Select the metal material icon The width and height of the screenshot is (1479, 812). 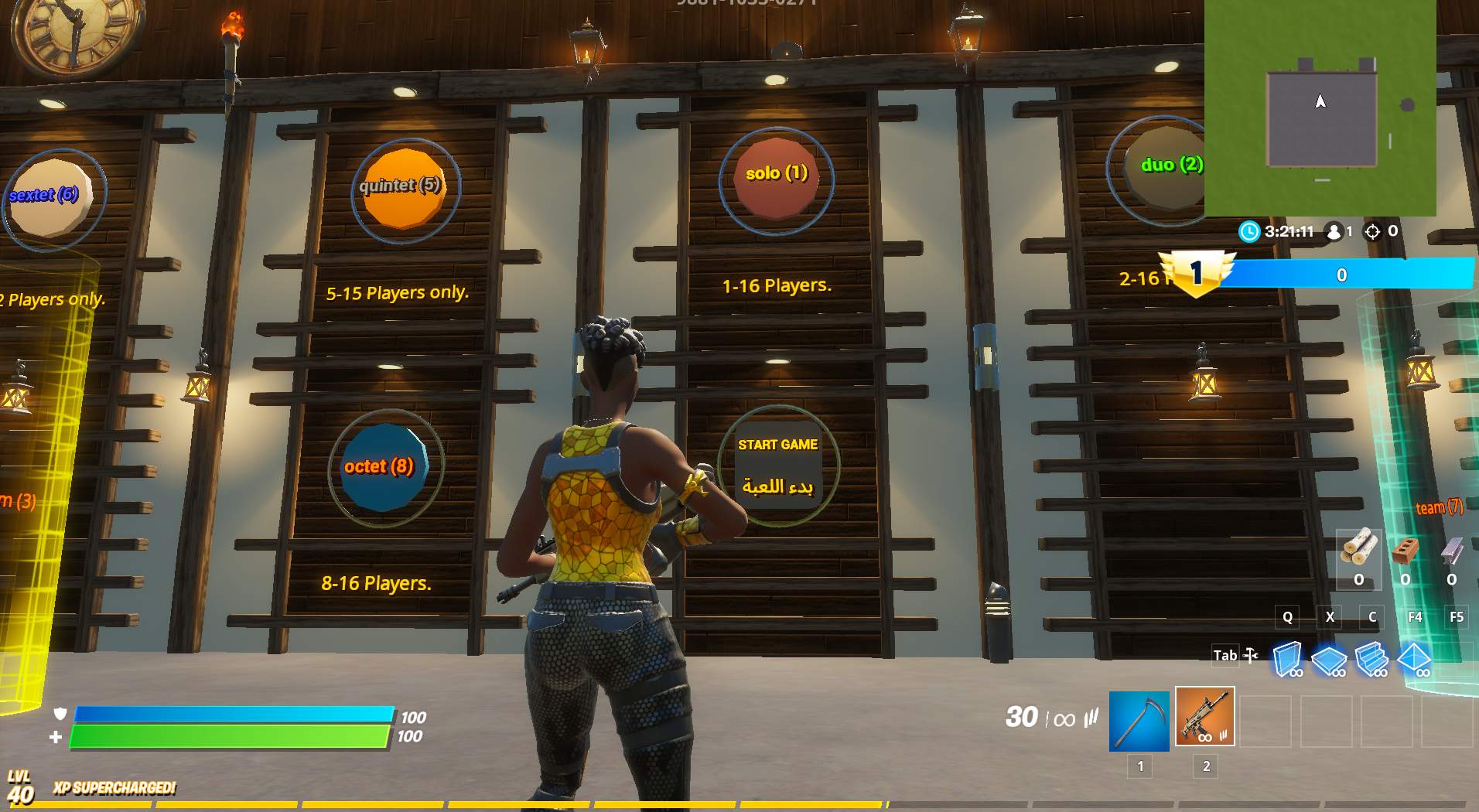tap(1451, 551)
